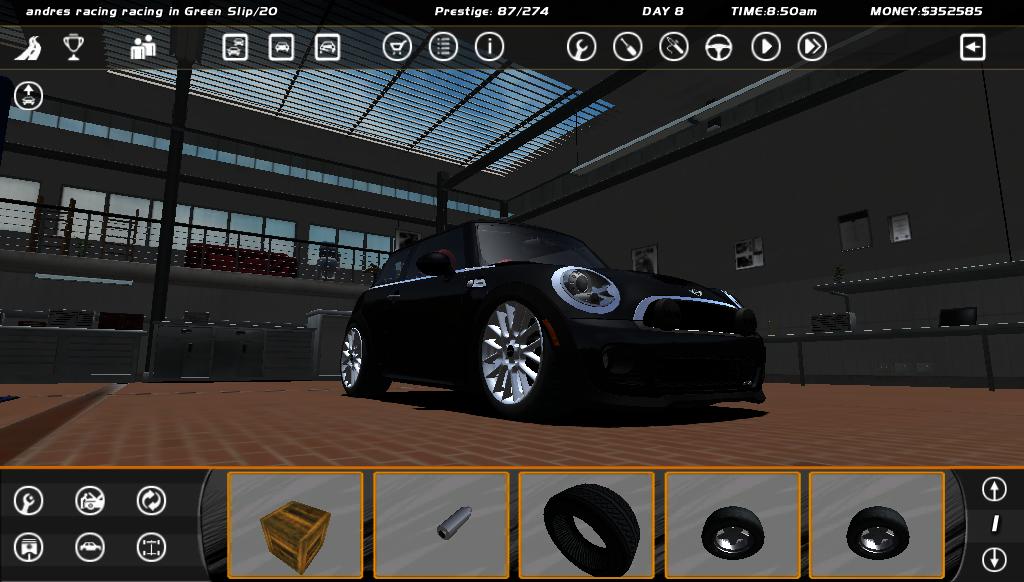Image resolution: width=1024 pixels, height=582 pixels.
Task: Open the two-person crew icon
Action: [143, 47]
